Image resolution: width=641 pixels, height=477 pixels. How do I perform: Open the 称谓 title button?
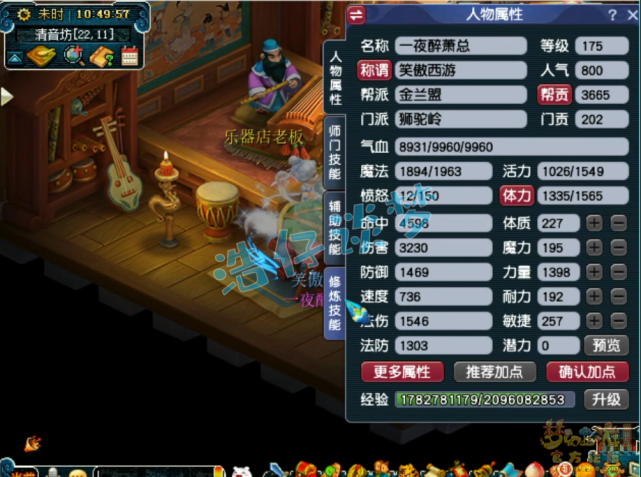click(376, 71)
